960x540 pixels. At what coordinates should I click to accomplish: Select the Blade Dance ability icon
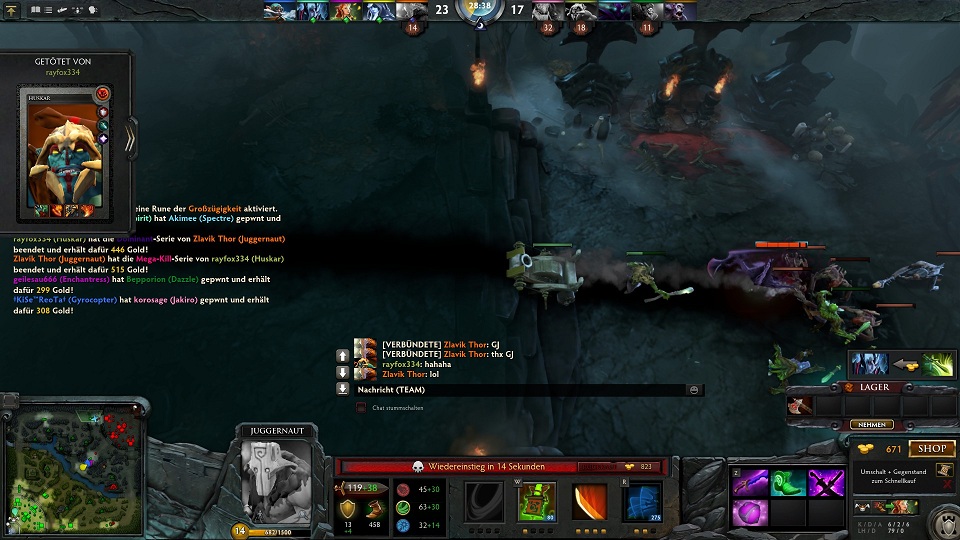(x=590, y=501)
